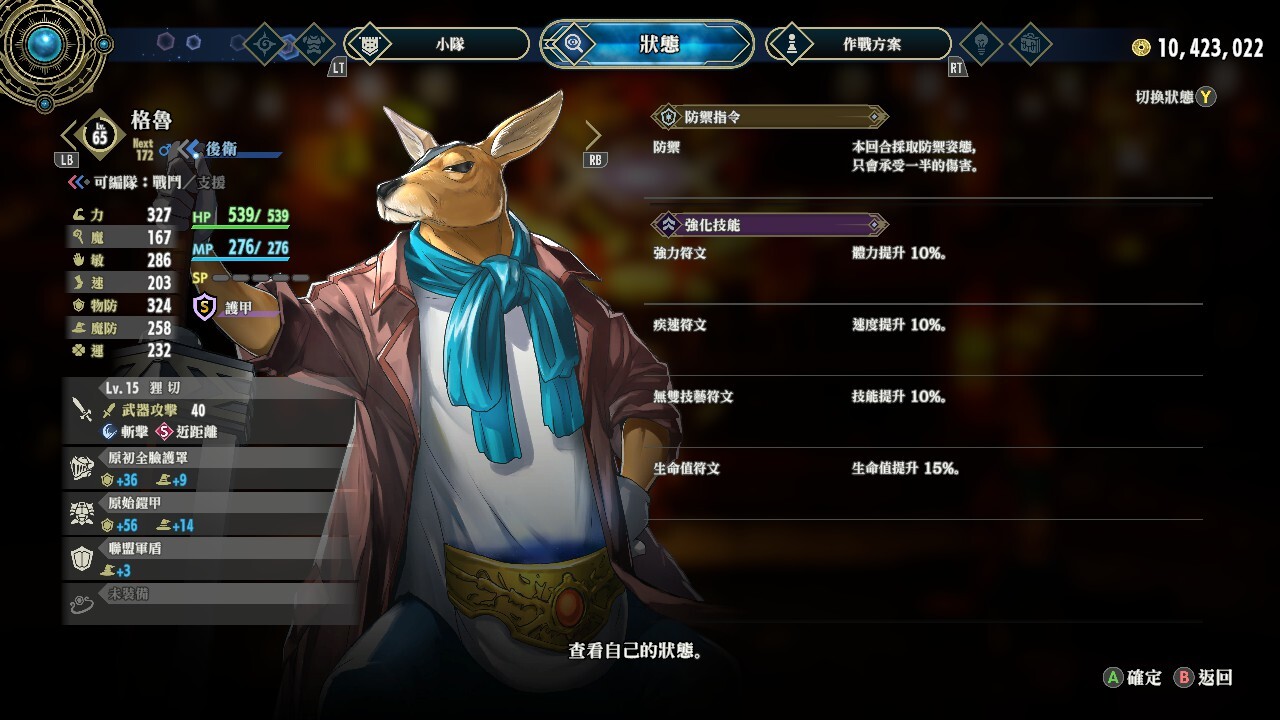Select the 原初全臉護罩 helmet slot

click(x=210, y=468)
